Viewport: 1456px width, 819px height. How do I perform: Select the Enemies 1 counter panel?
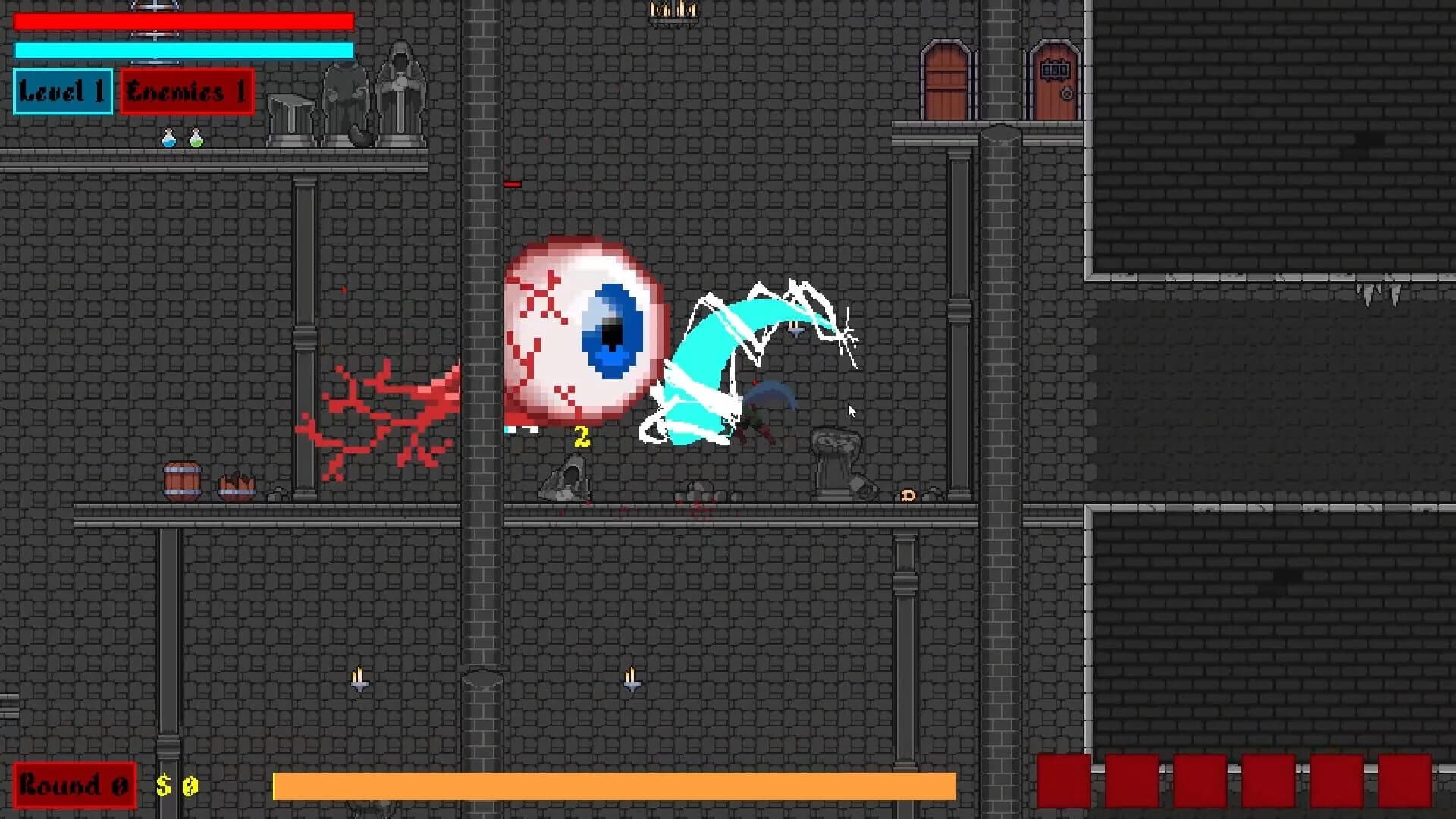pos(186,93)
